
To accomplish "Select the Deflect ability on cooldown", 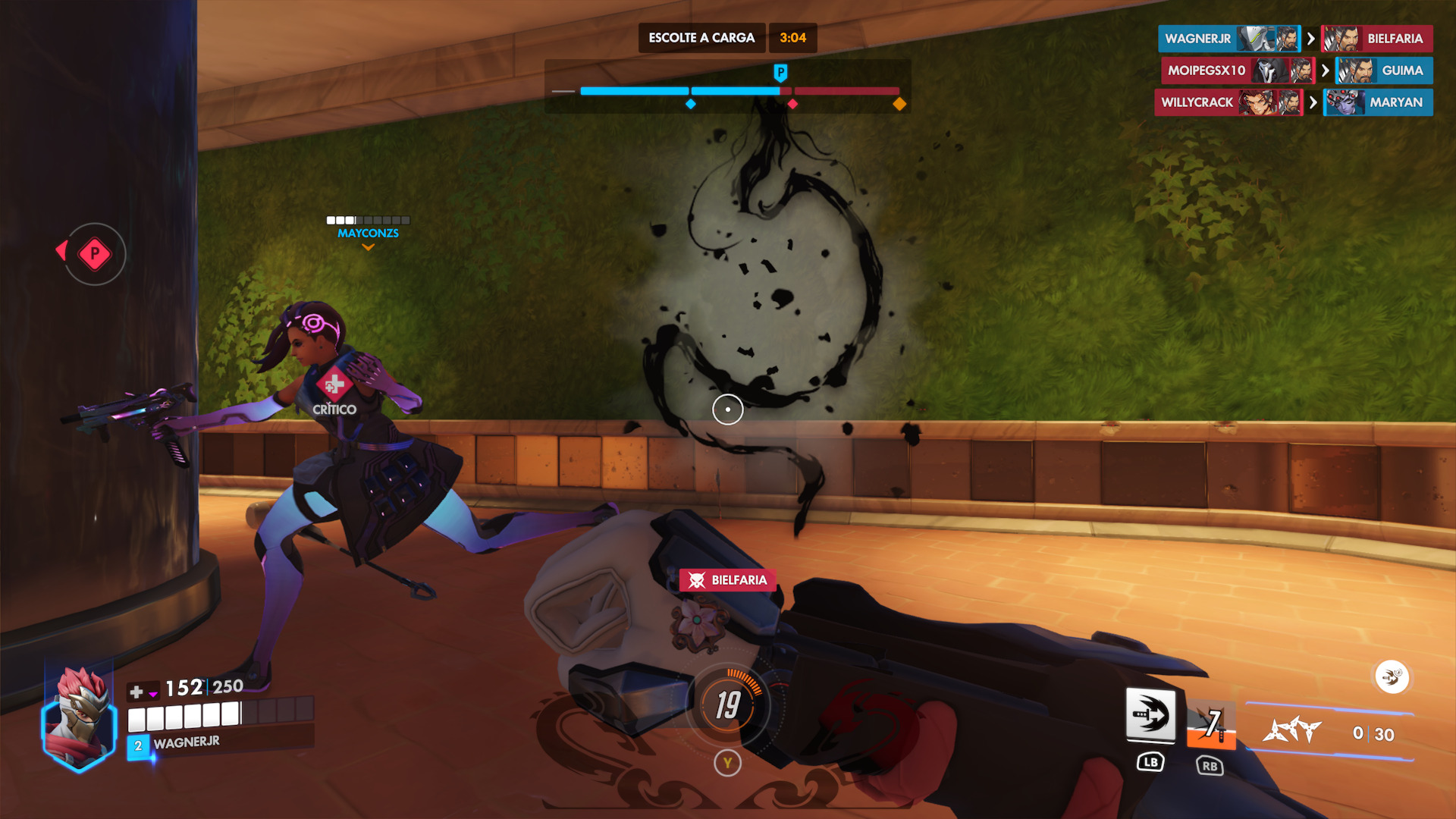I will point(1211,724).
